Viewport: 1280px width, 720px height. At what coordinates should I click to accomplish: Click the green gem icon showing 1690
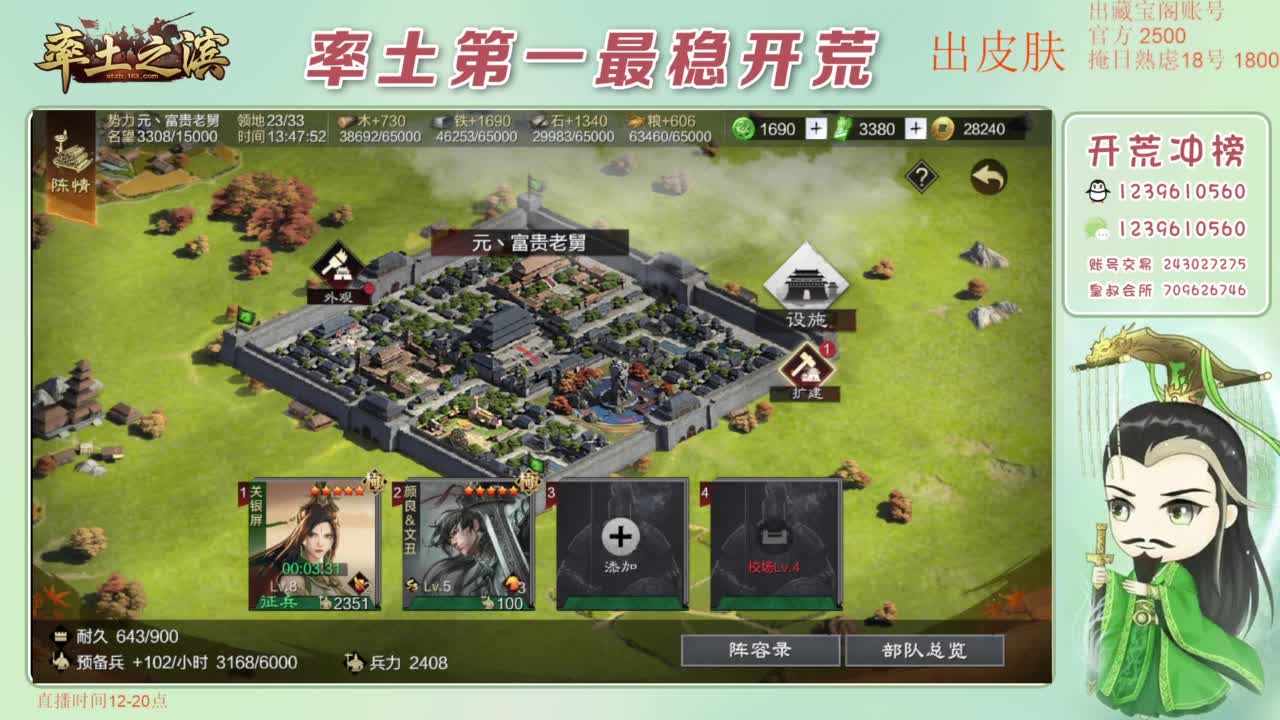click(x=744, y=129)
